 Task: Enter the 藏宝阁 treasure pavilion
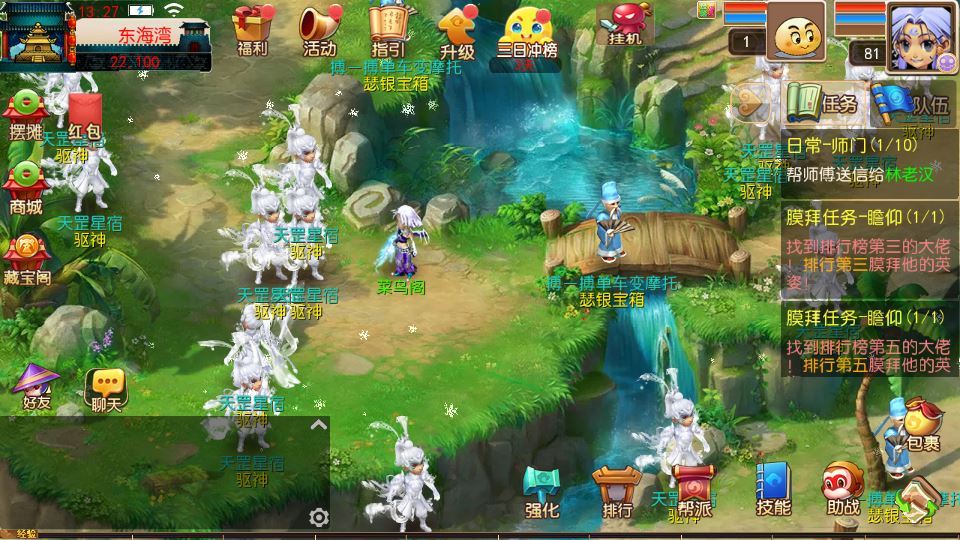point(27,259)
